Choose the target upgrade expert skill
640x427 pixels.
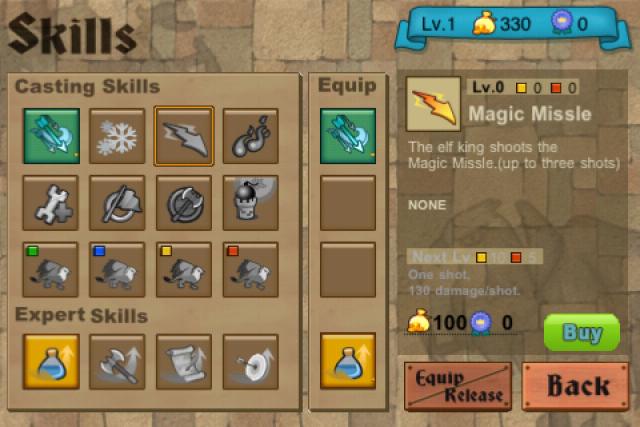pos(250,360)
